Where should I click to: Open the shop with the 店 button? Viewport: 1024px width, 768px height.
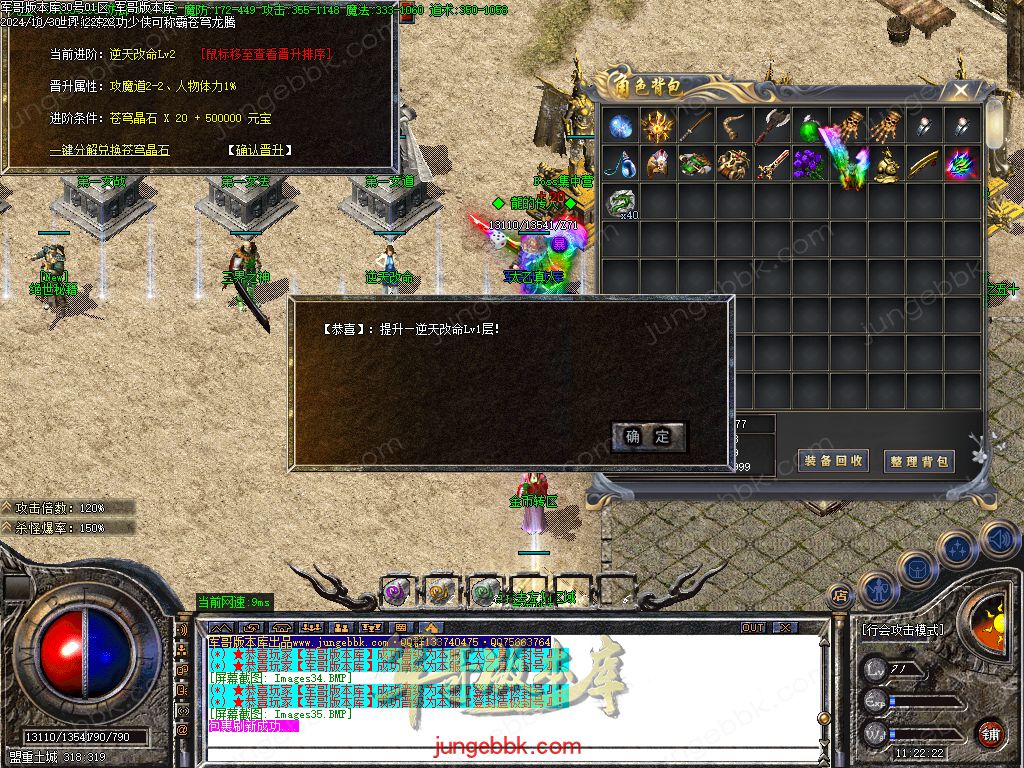pos(840,596)
